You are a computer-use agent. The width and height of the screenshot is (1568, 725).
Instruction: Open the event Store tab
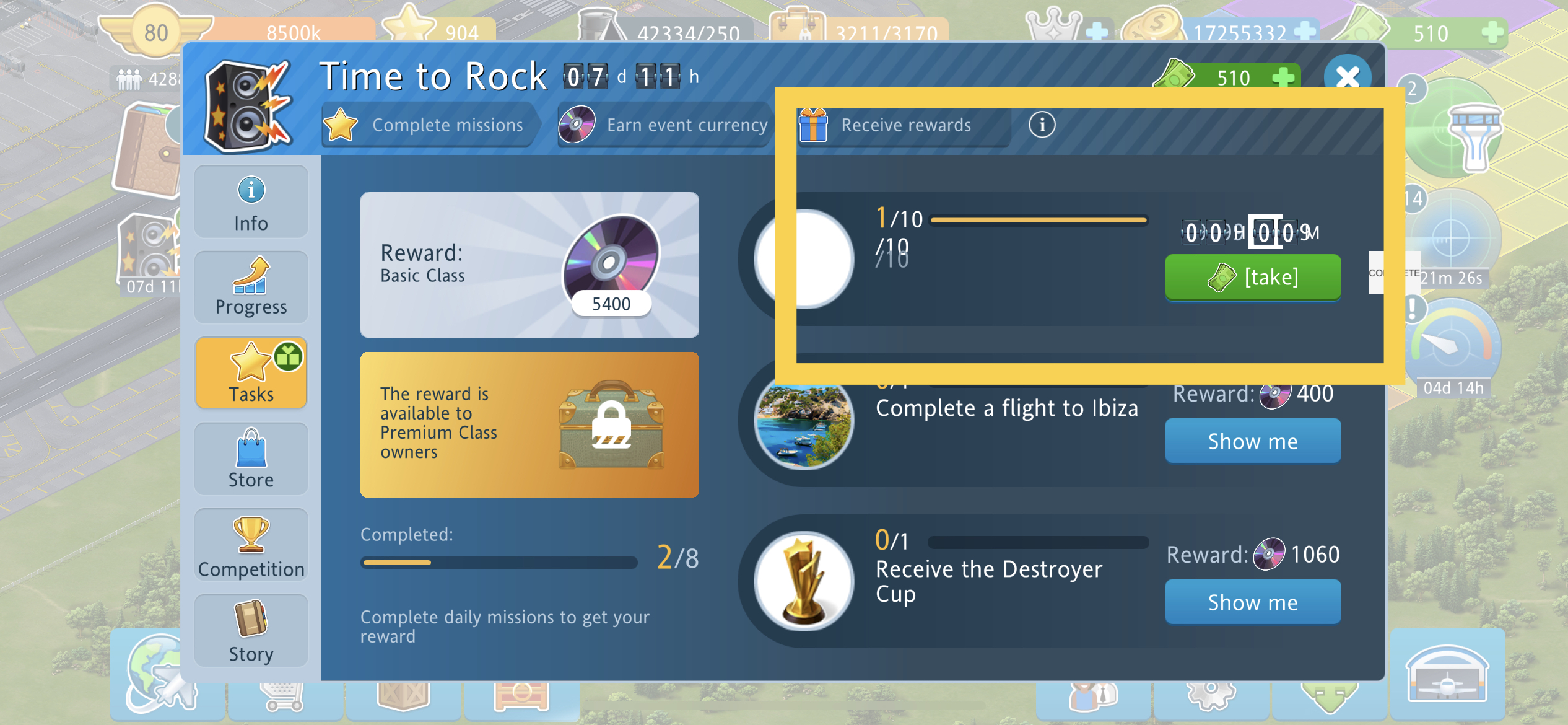[x=251, y=459]
